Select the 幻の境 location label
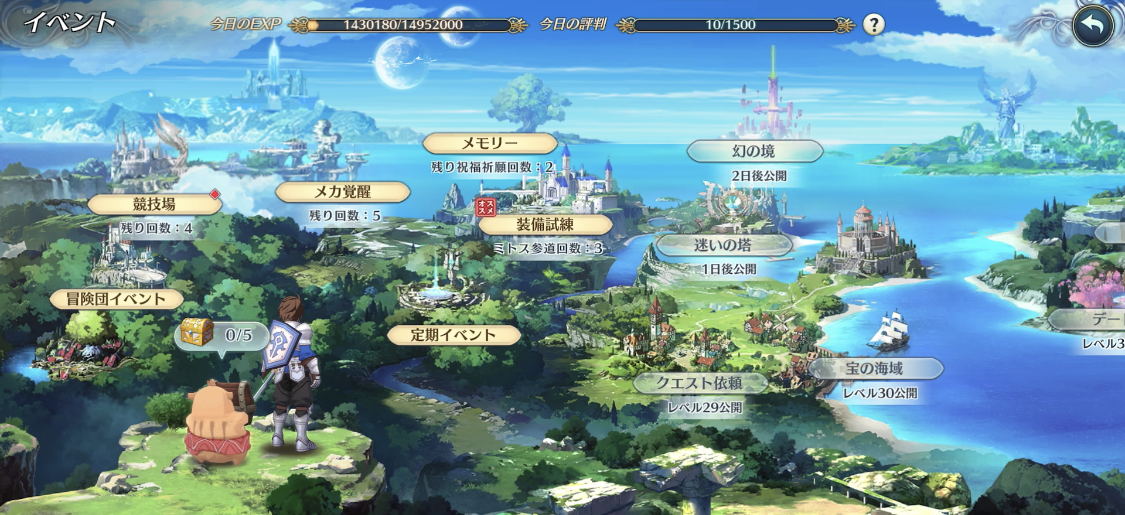 pyautogui.click(x=754, y=152)
